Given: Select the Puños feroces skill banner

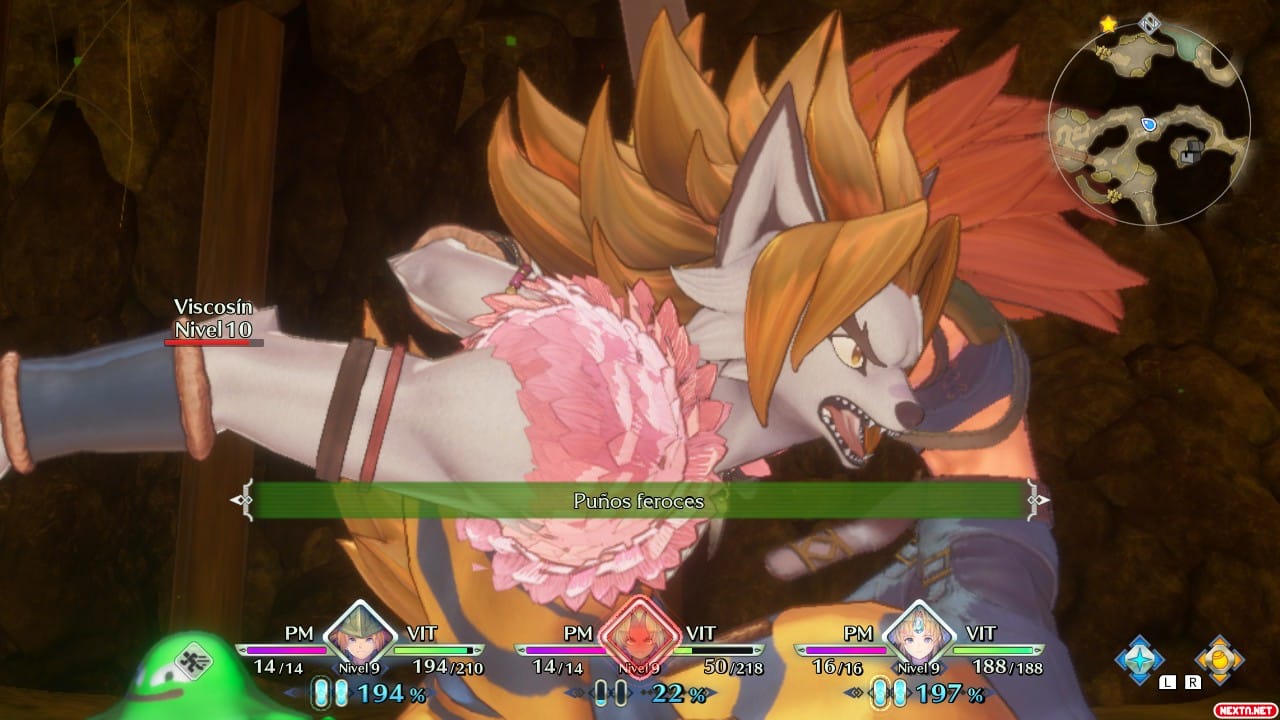Looking at the screenshot, I should pos(640,502).
